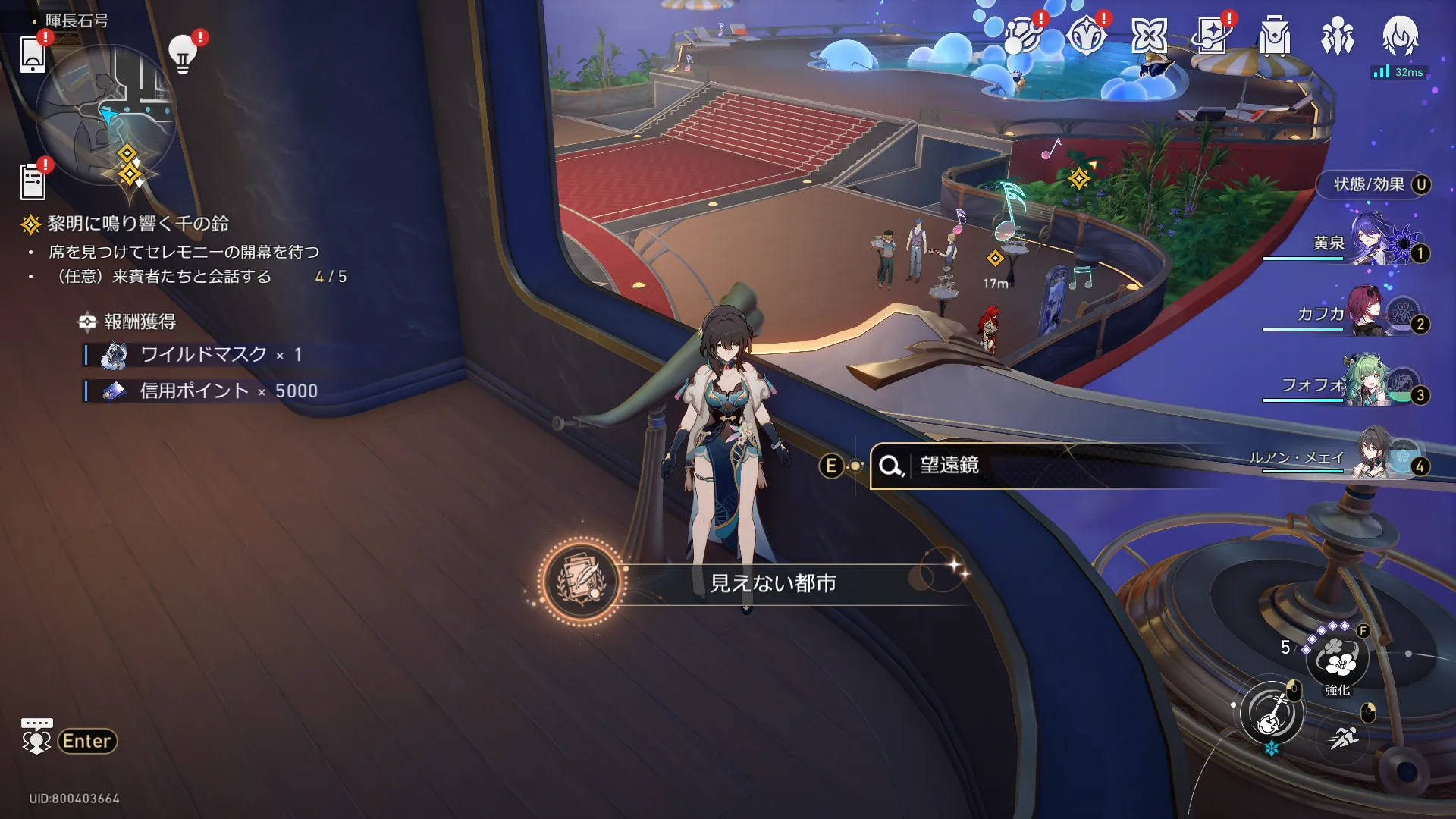Use the lute basic attack button

tap(1272, 714)
